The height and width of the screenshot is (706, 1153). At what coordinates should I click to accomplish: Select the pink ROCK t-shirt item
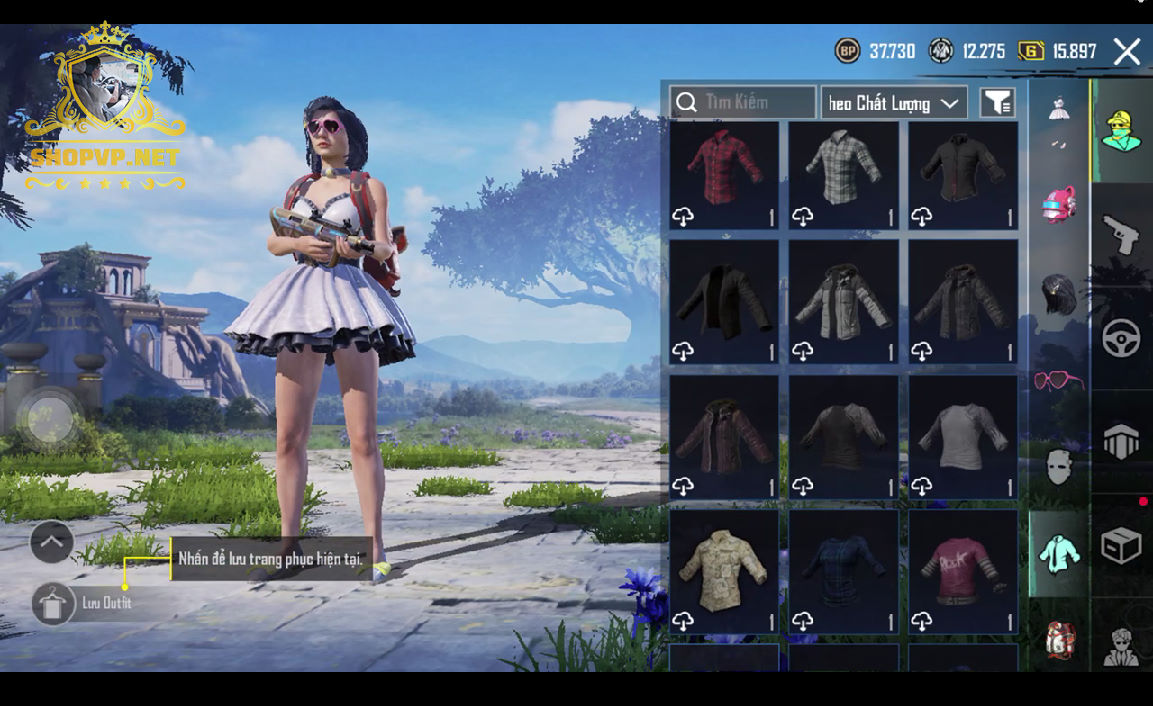coord(963,571)
